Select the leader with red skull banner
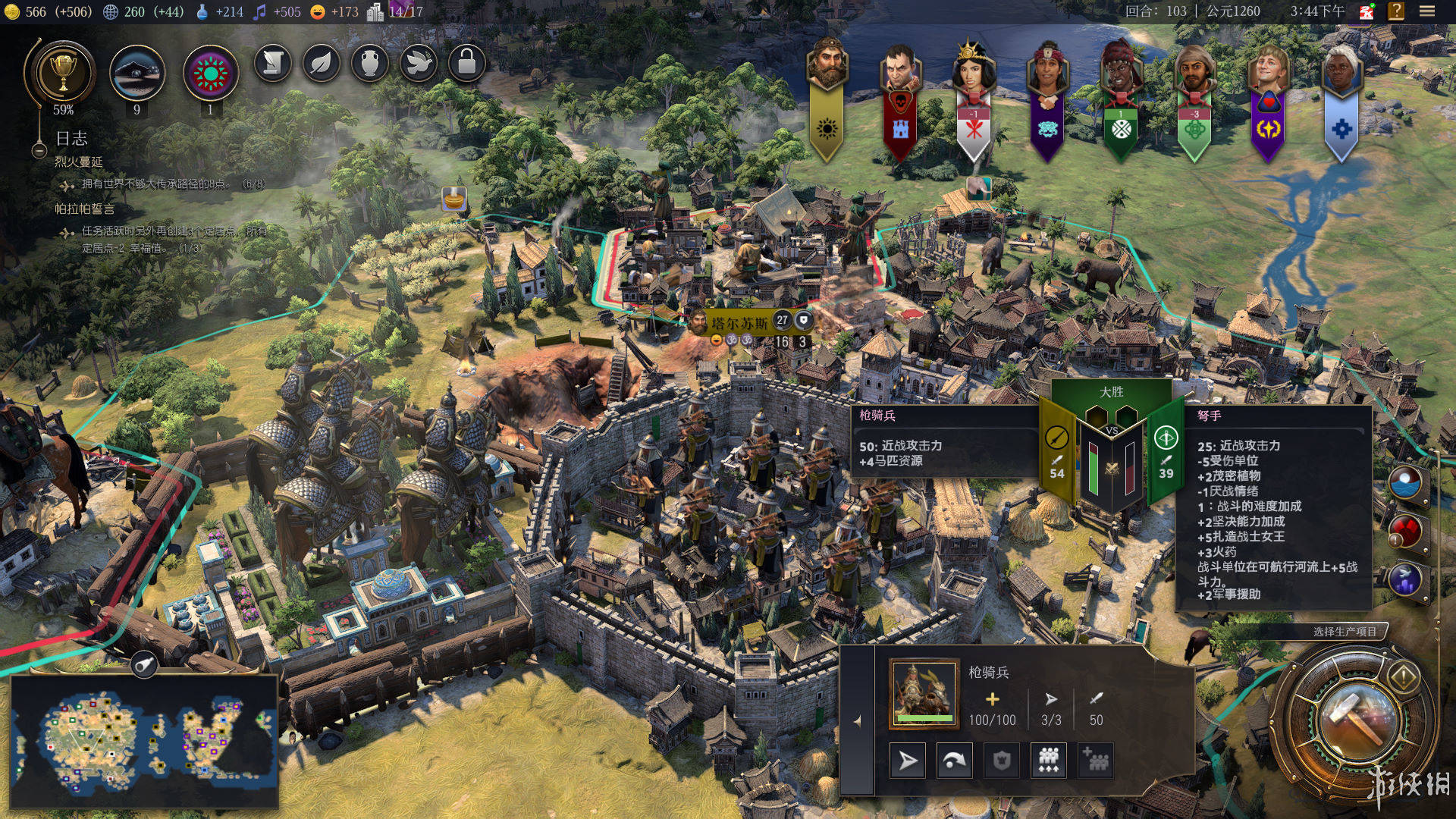This screenshot has height=819, width=1456. [900, 67]
